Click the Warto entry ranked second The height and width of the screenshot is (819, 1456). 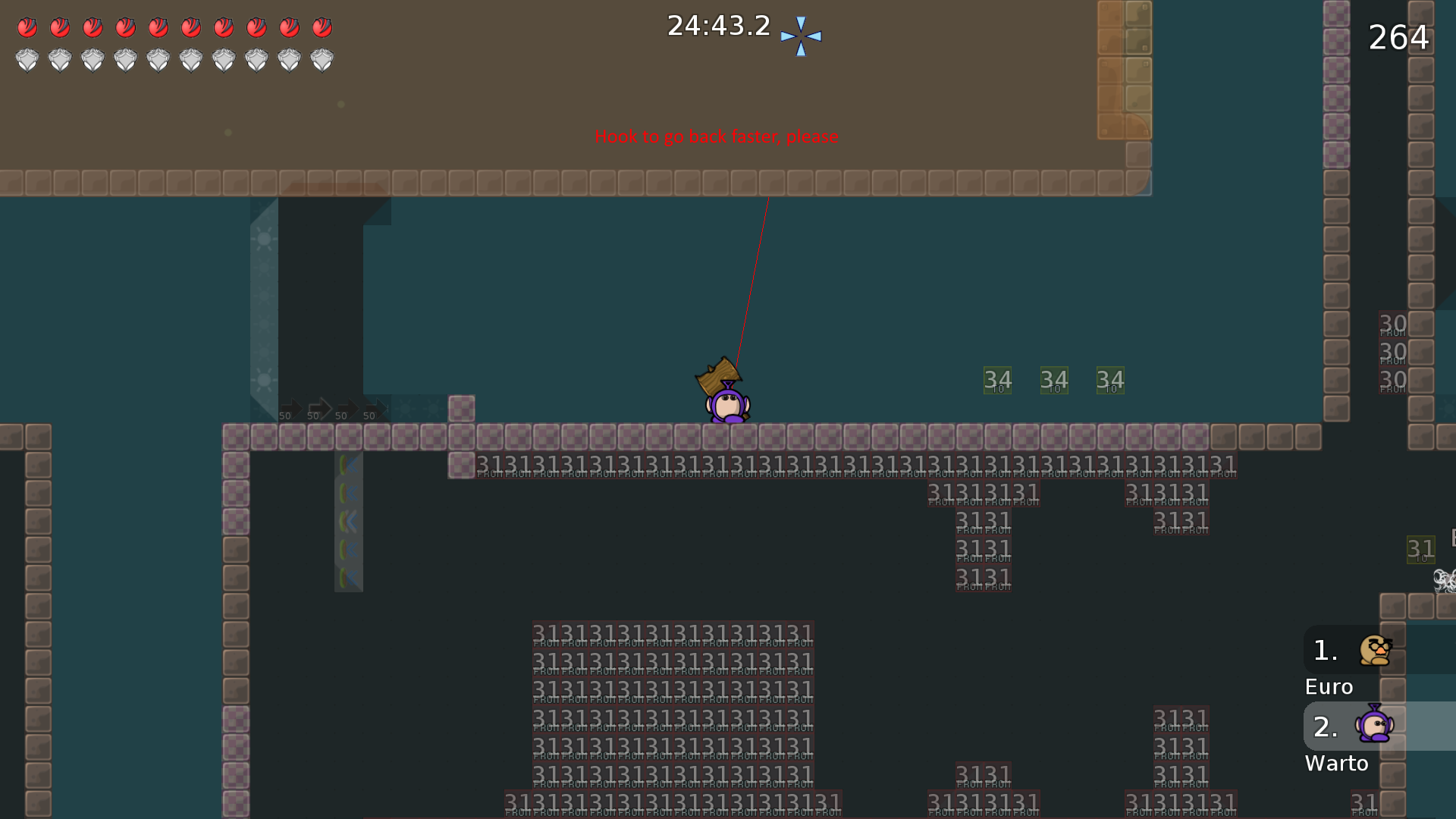[x=1336, y=764]
